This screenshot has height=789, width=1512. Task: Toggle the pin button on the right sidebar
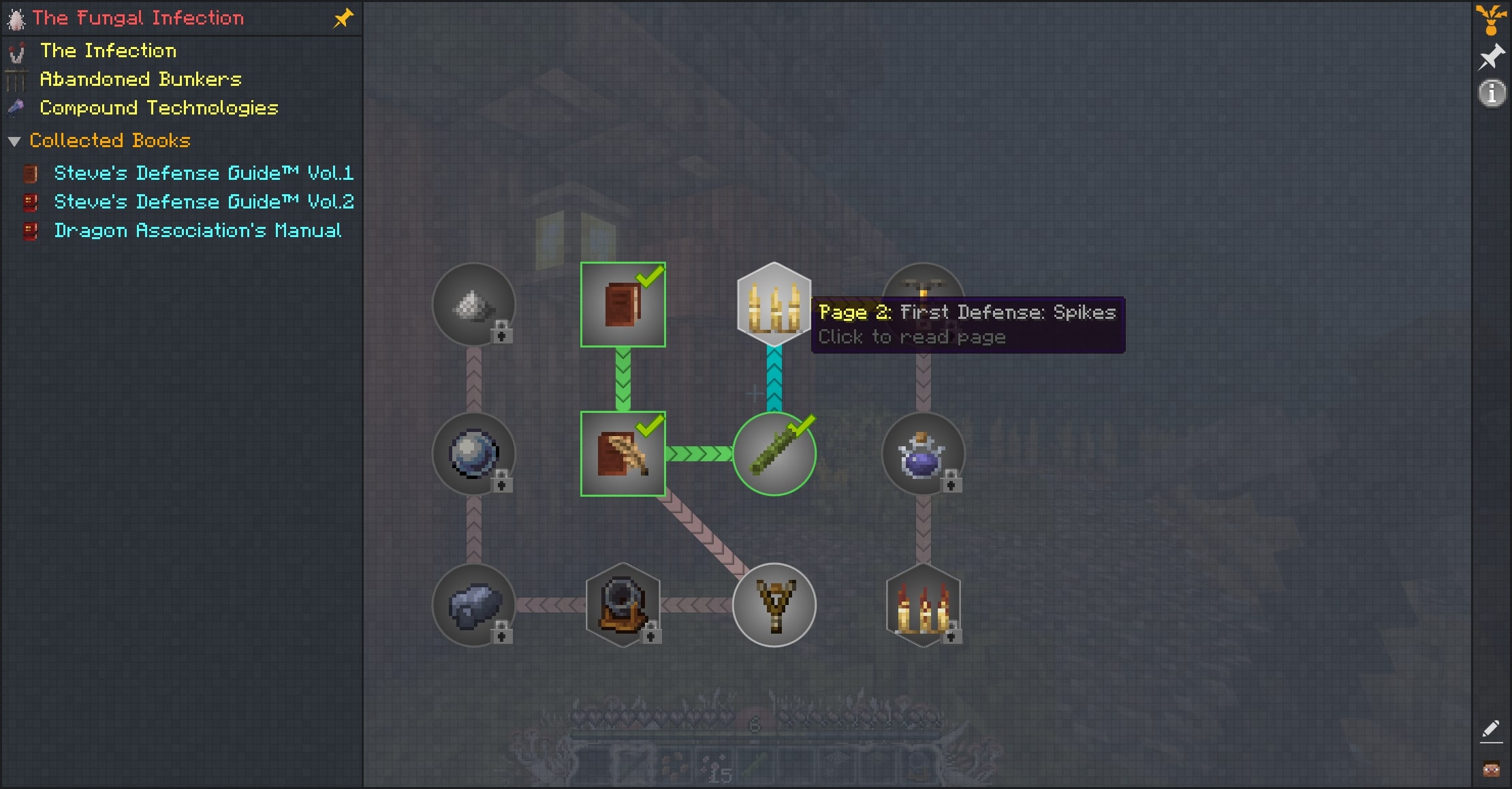1491,57
